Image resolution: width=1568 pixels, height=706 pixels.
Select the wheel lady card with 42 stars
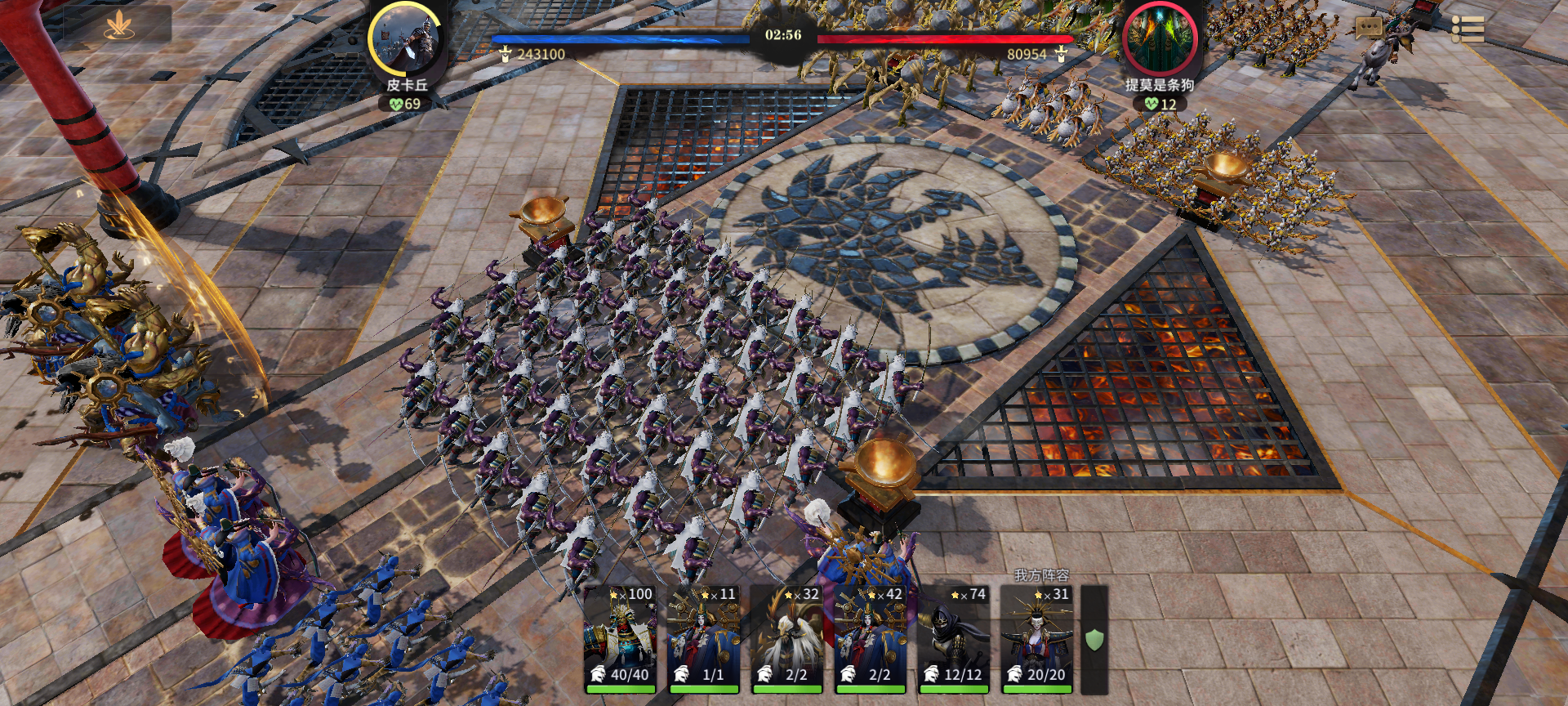point(871,638)
